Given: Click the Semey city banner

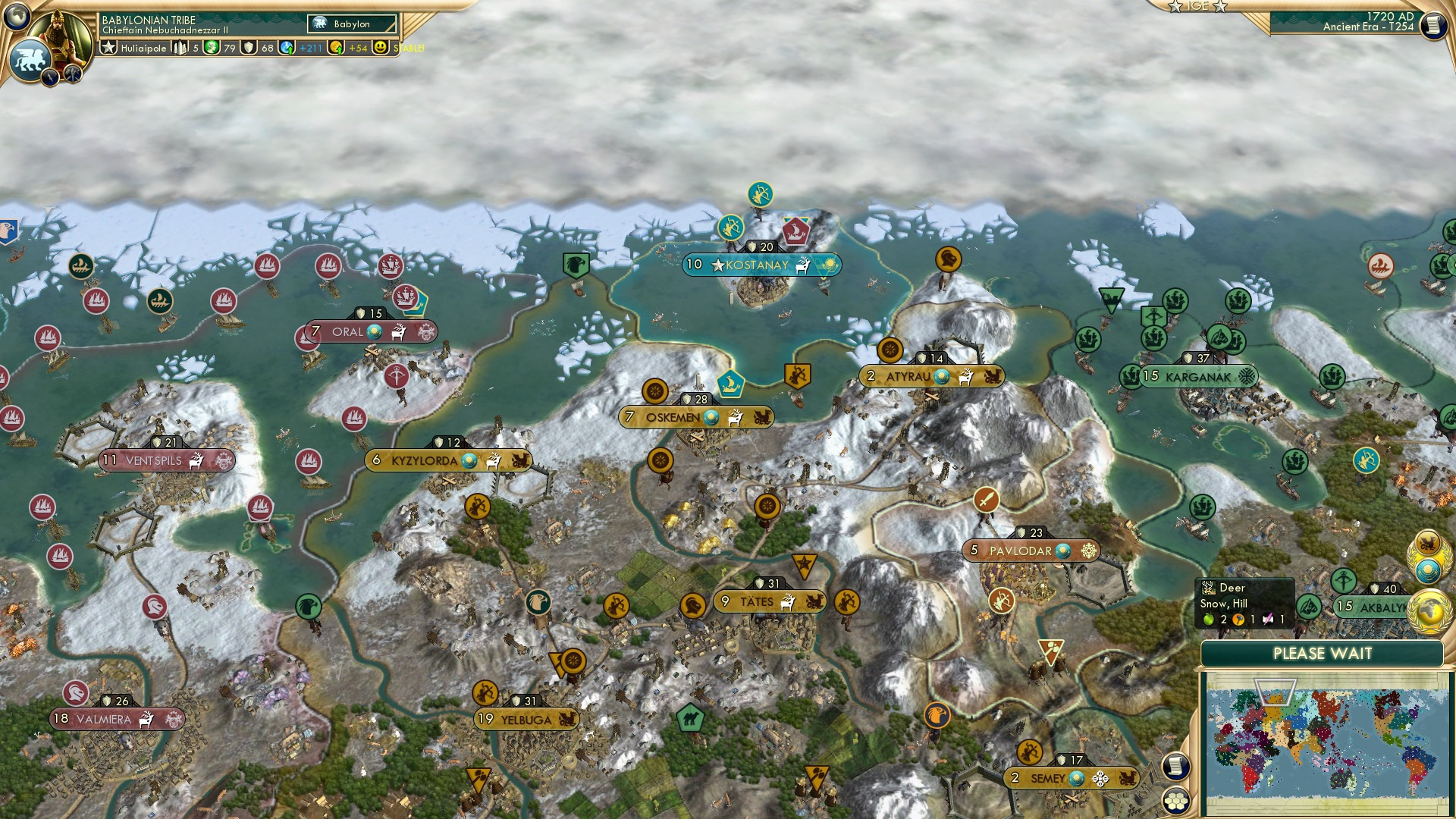Looking at the screenshot, I should pyautogui.click(x=1073, y=777).
